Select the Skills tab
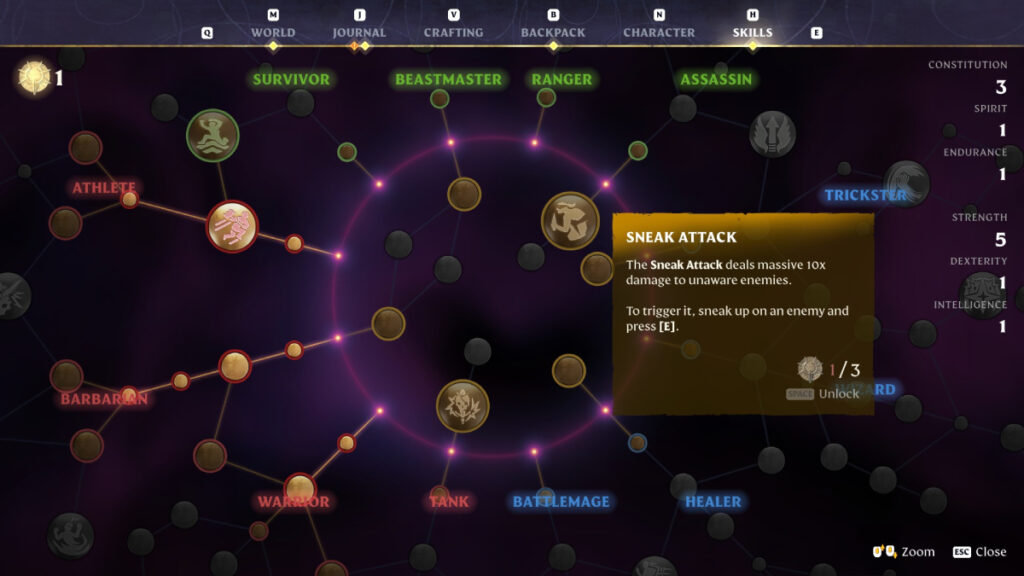The width and height of the screenshot is (1024, 576). pyautogui.click(x=752, y=33)
